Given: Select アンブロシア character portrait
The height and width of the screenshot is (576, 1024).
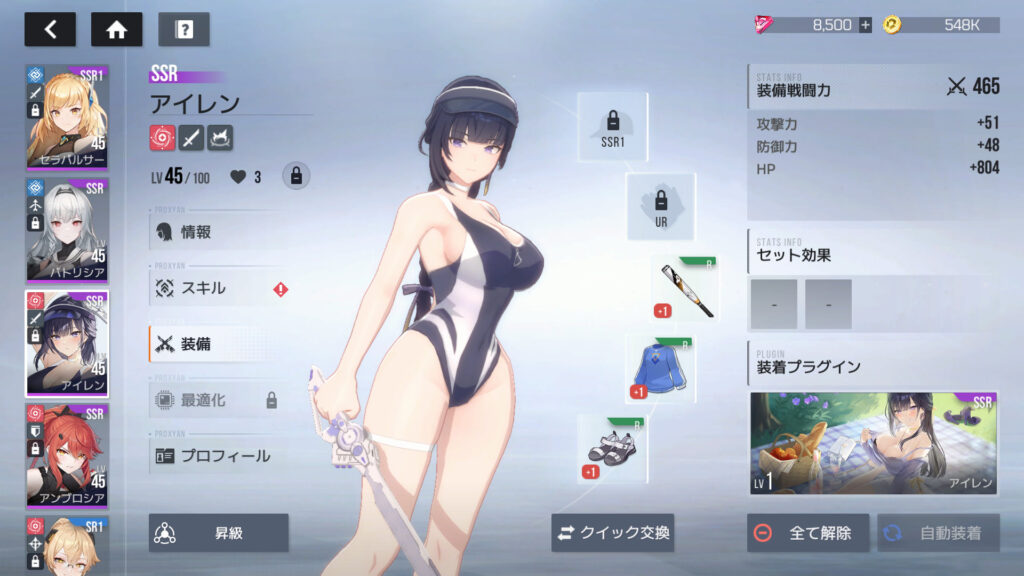Looking at the screenshot, I should coord(67,455).
